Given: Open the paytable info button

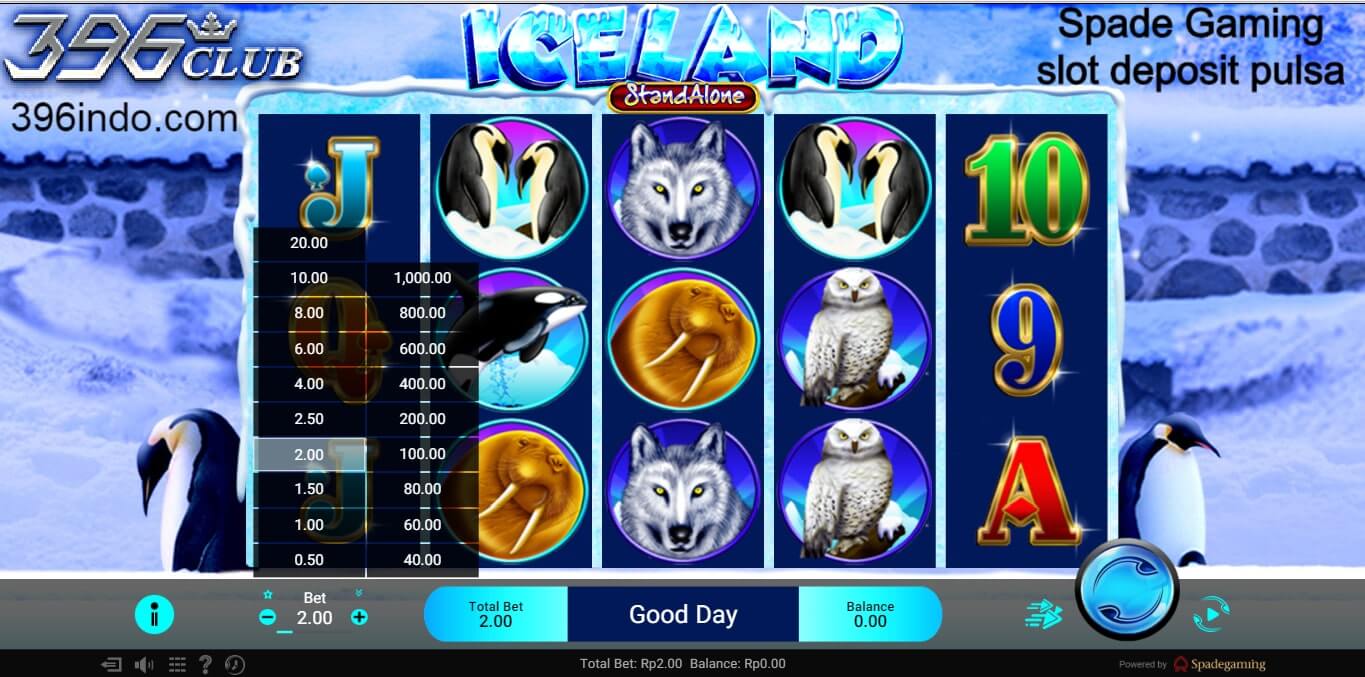Looking at the screenshot, I should (x=154, y=614).
